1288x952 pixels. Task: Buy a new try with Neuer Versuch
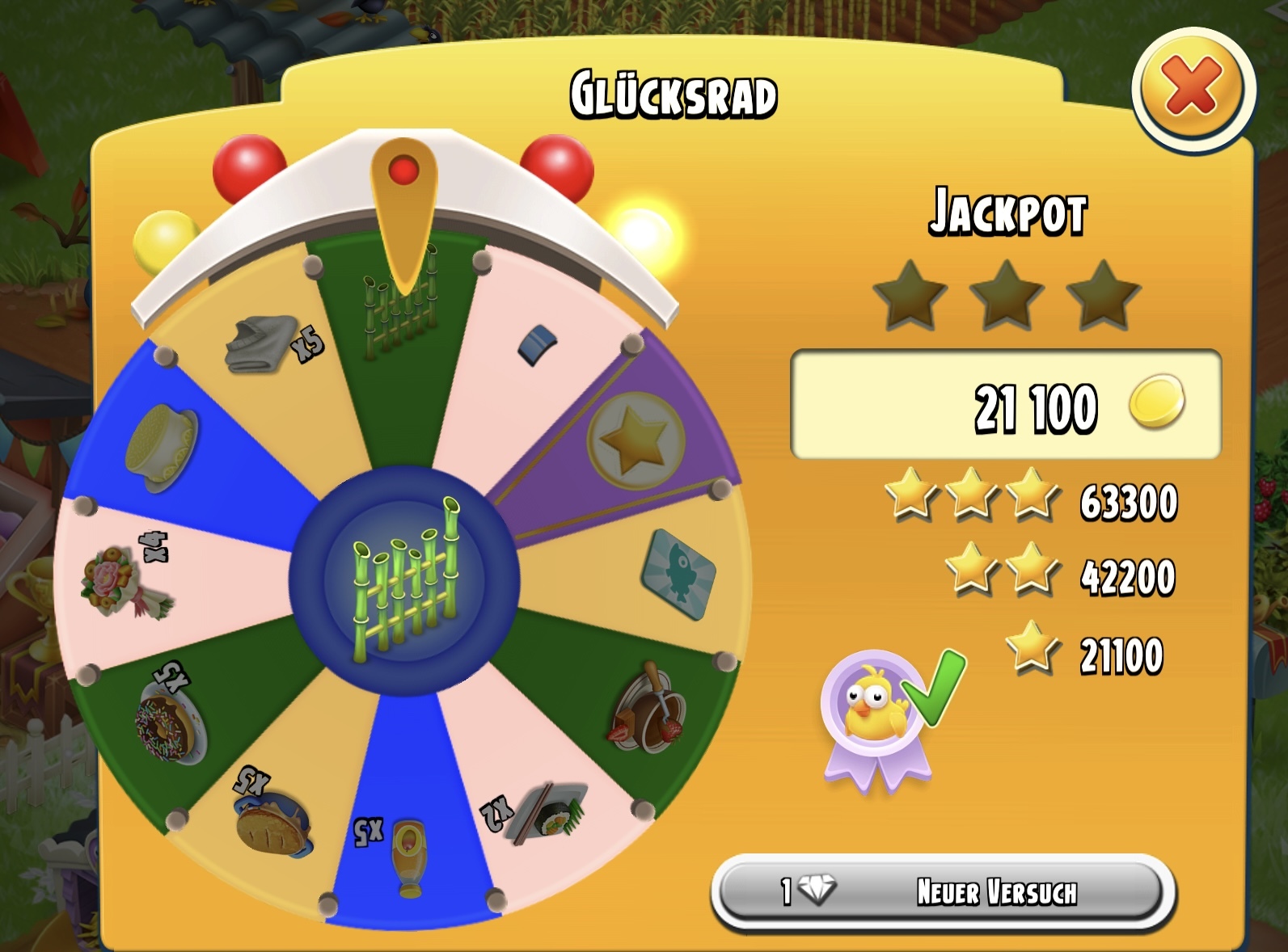coord(943,893)
